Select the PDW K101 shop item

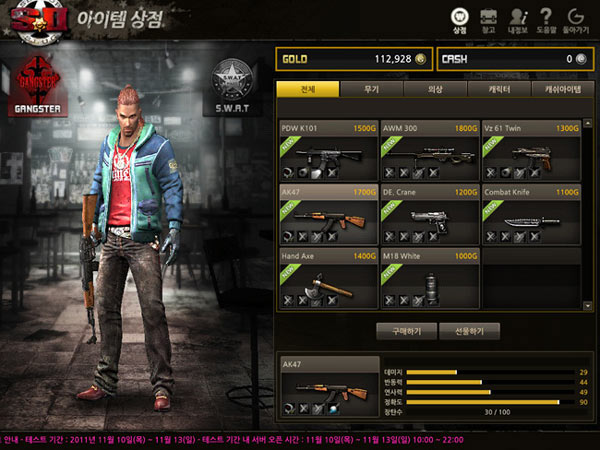(x=329, y=151)
